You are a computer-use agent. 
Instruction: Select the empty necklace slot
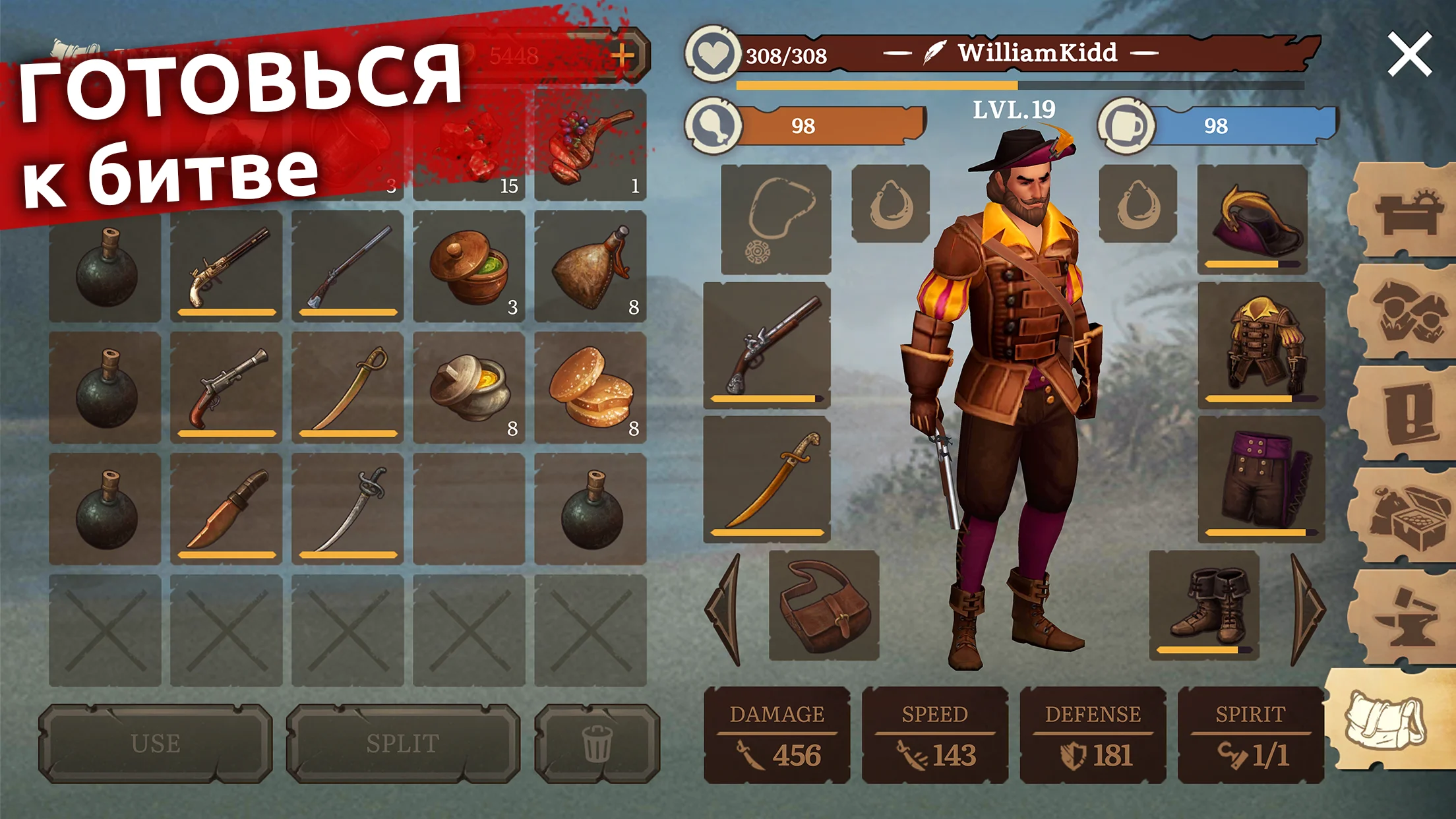click(x=776, y=219)
